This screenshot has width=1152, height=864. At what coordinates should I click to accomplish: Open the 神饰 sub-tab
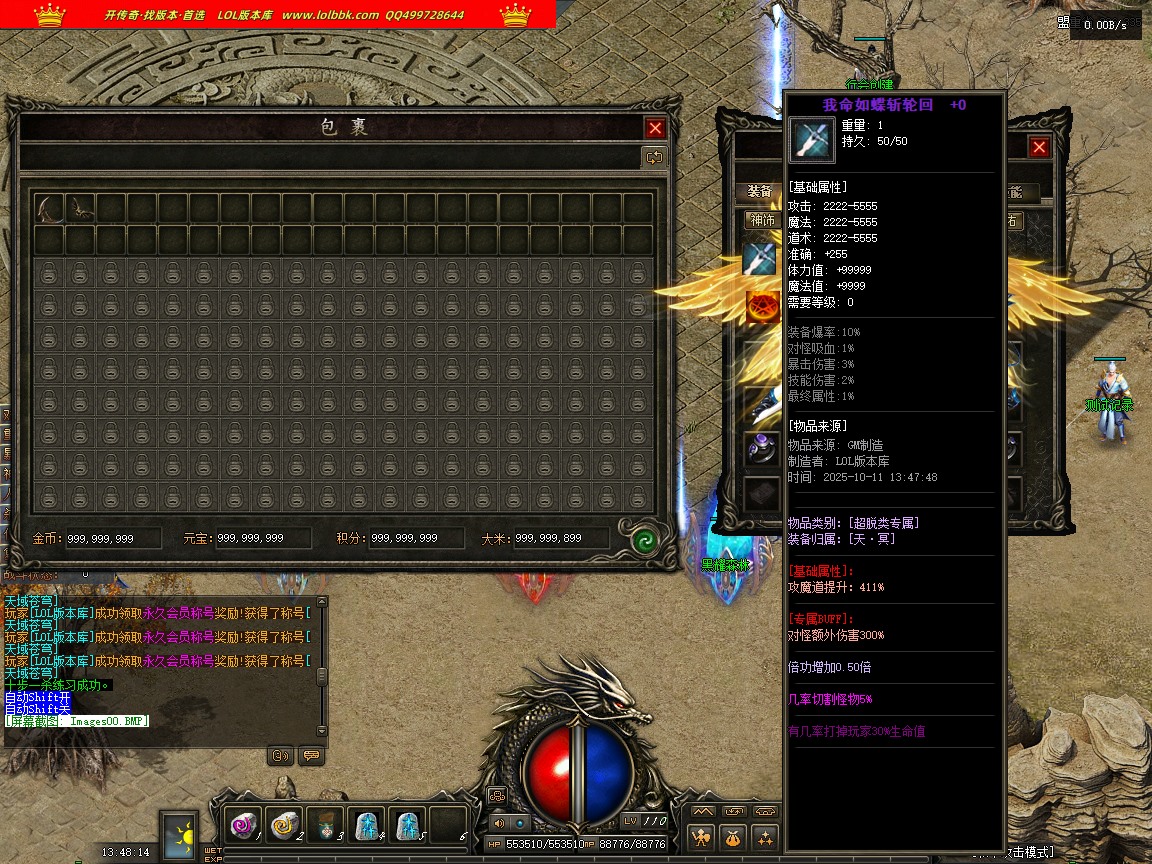pos(762,220)
